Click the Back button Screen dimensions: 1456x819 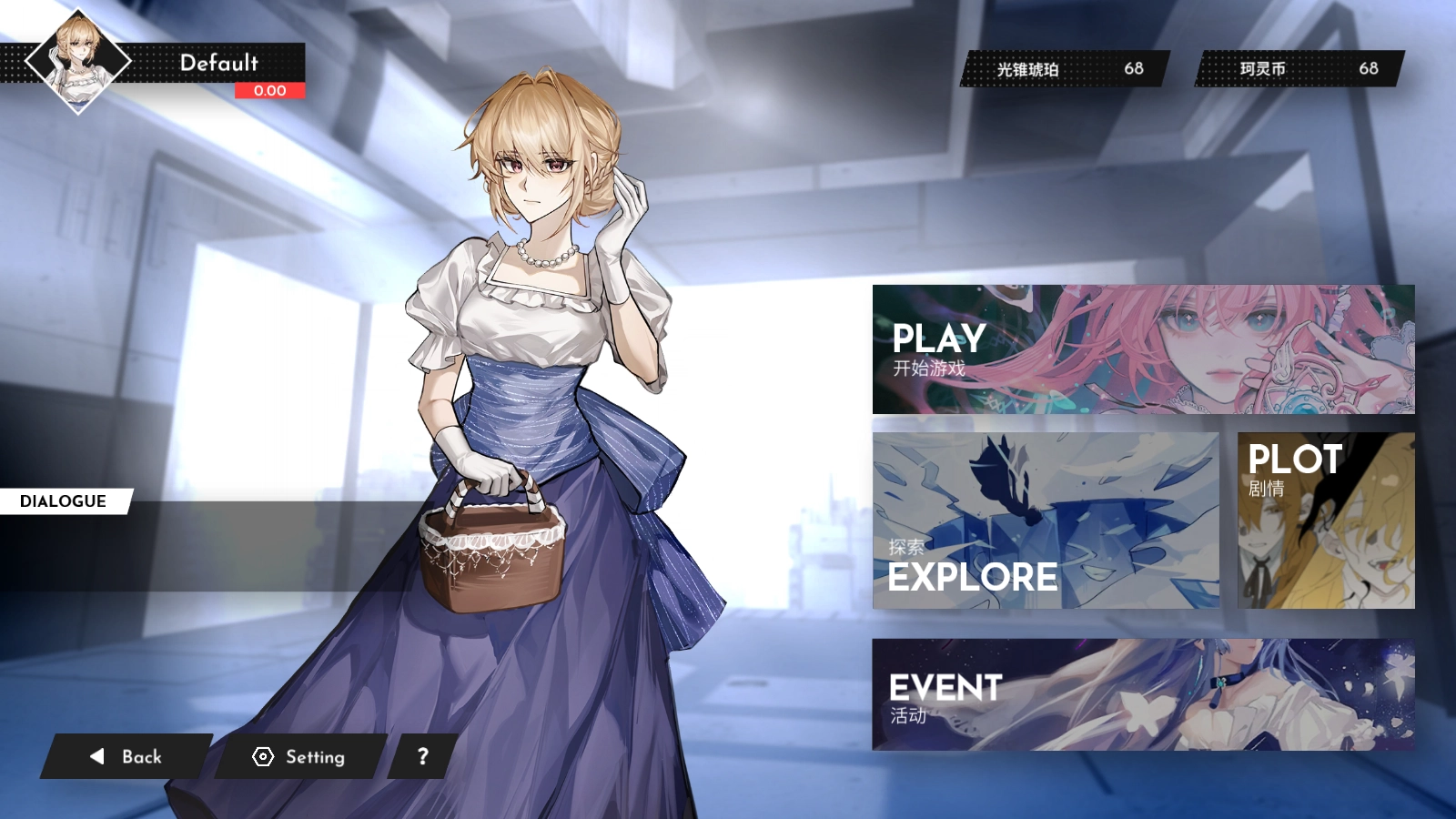[x=126, y=756]
